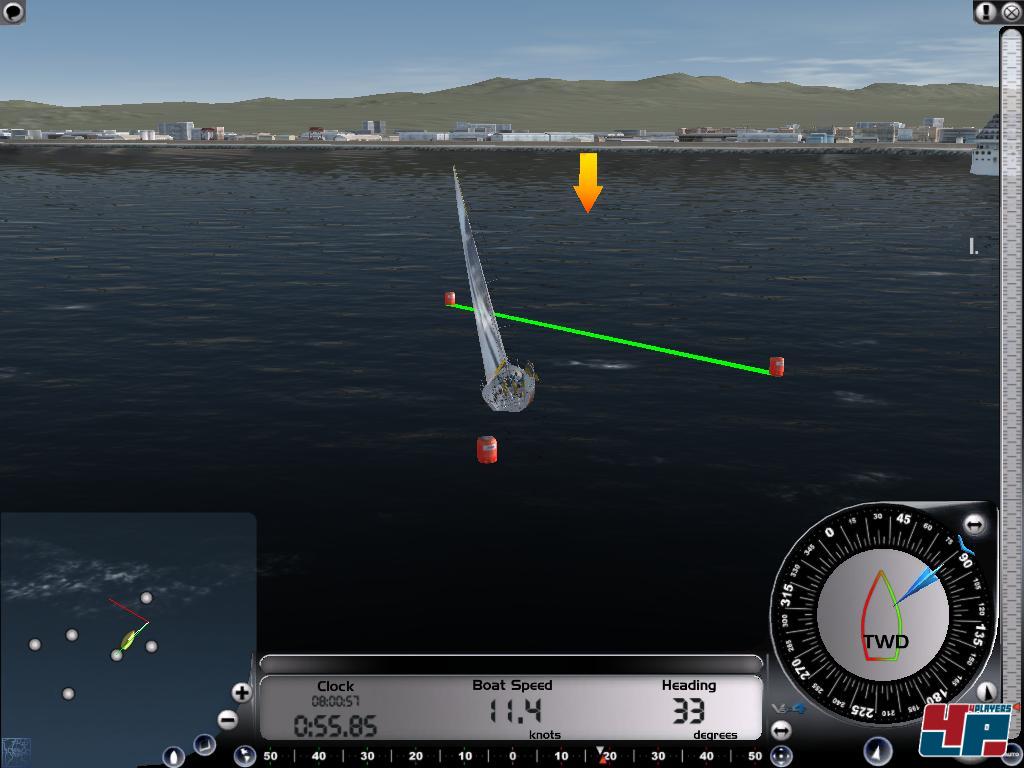Open the exclamation mark alert button
Screen dimensions: 1024x768
coord(986,12)
